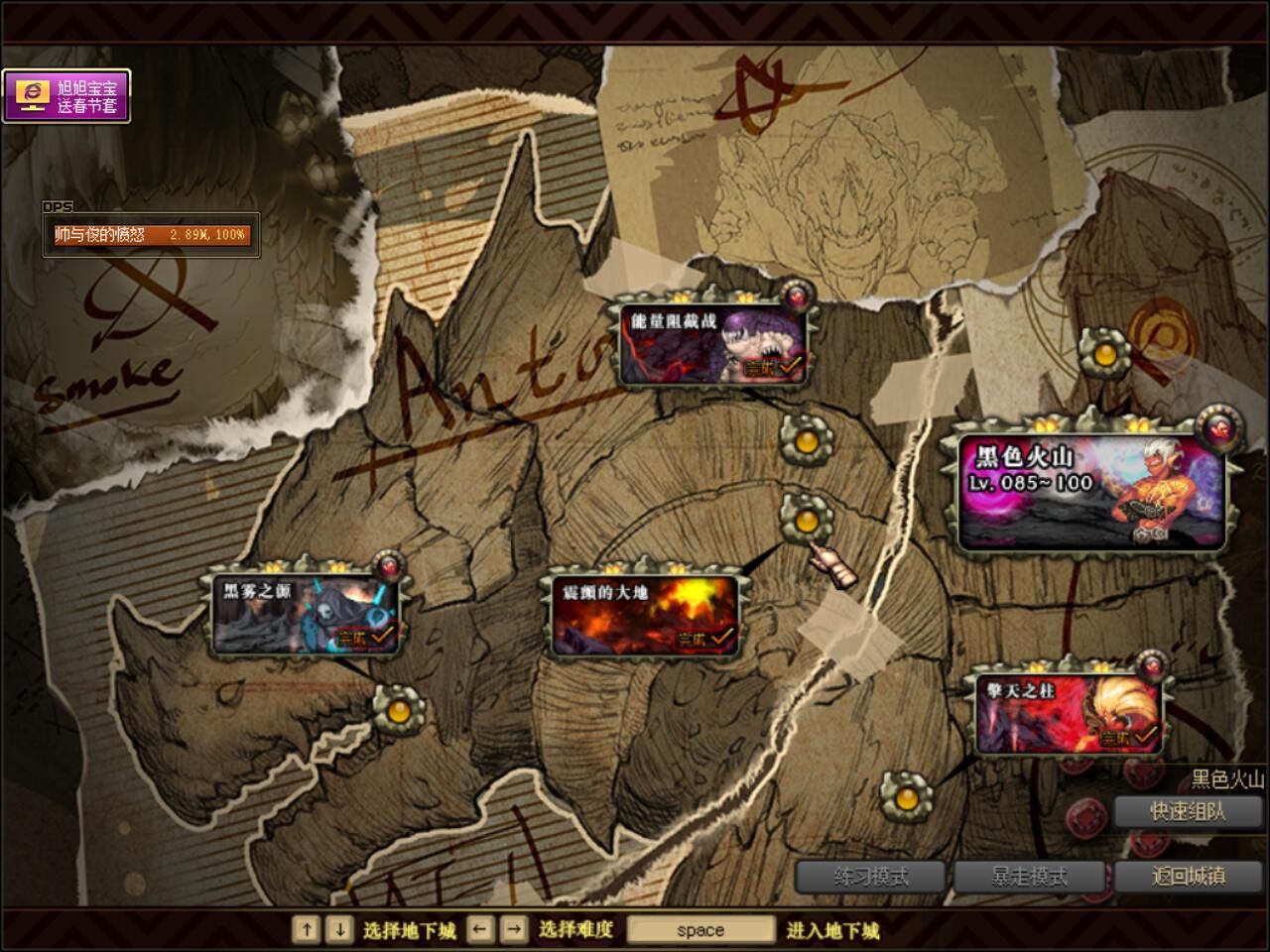
Task: Click the right arrow difficulty button
Action: (x=514, y=929)
